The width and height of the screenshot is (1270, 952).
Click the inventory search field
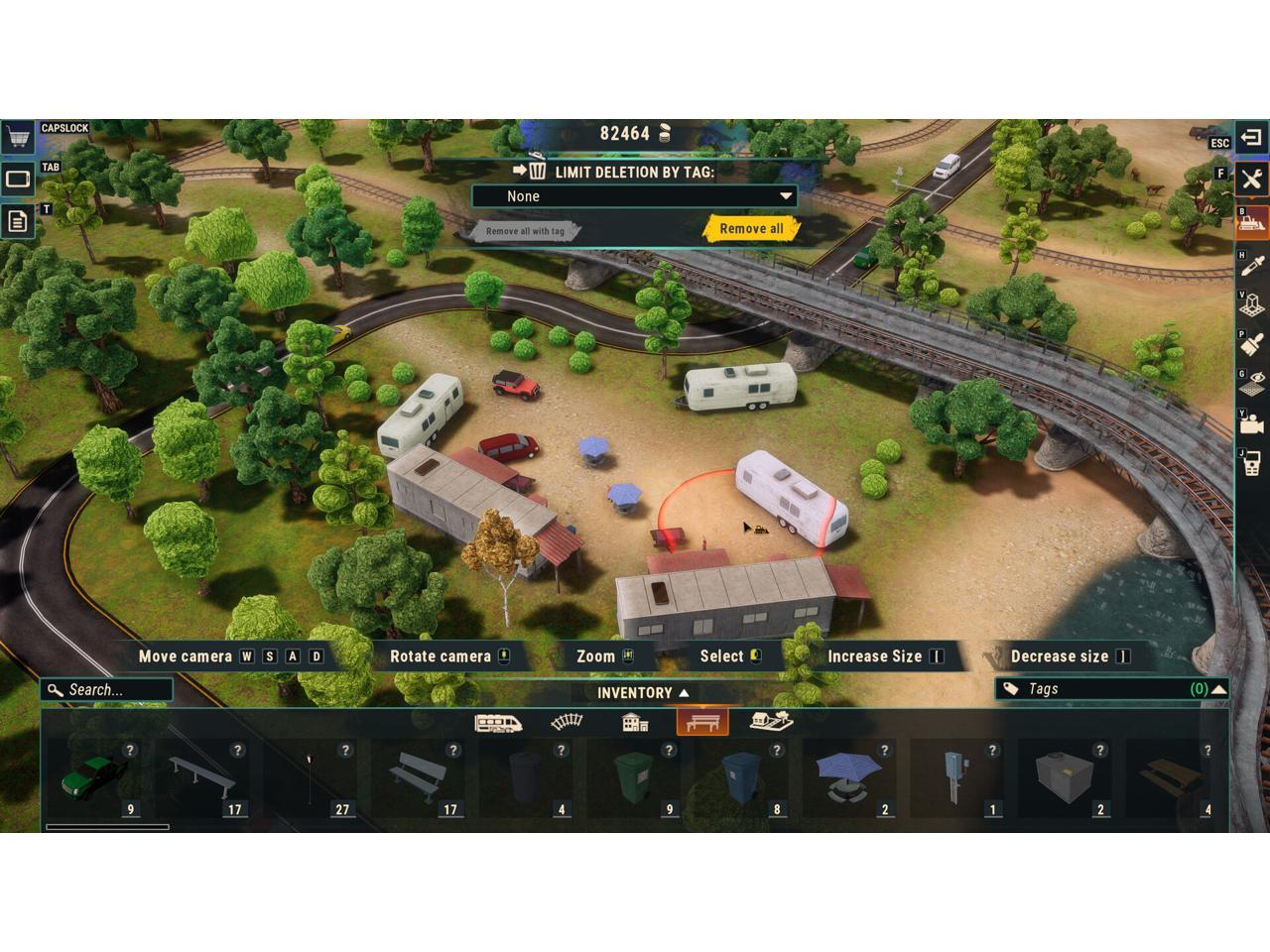pyautogui.click(x=109, y=690)
